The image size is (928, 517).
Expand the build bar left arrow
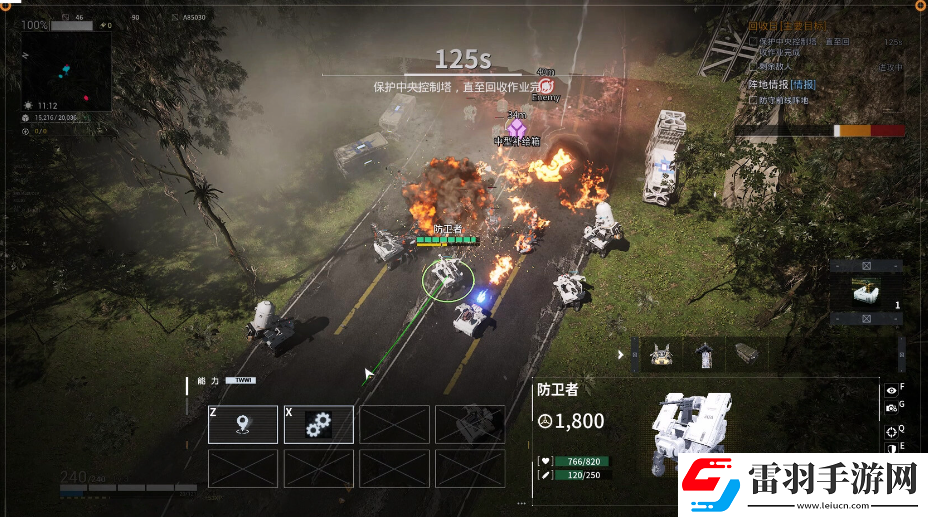point(621,354)
